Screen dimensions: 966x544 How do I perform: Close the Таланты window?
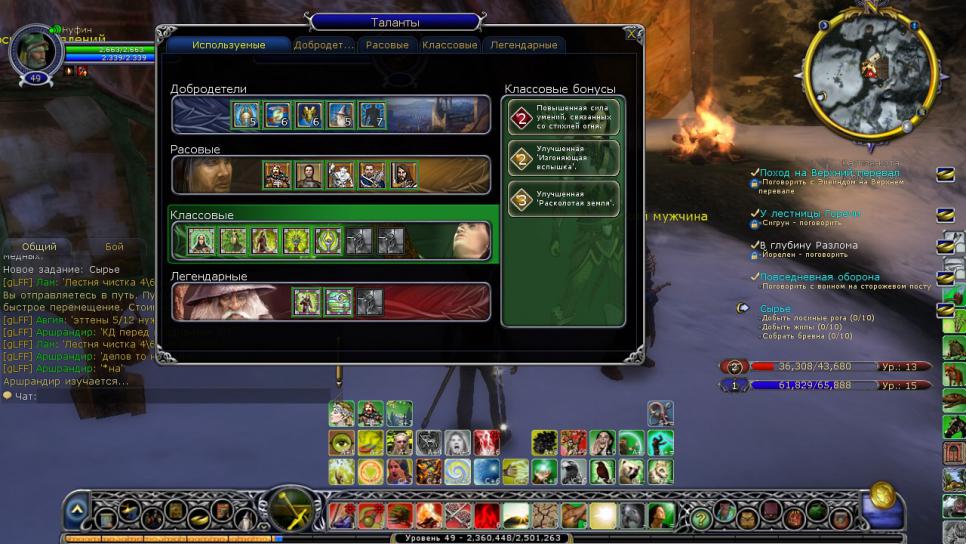pos(631,33)
